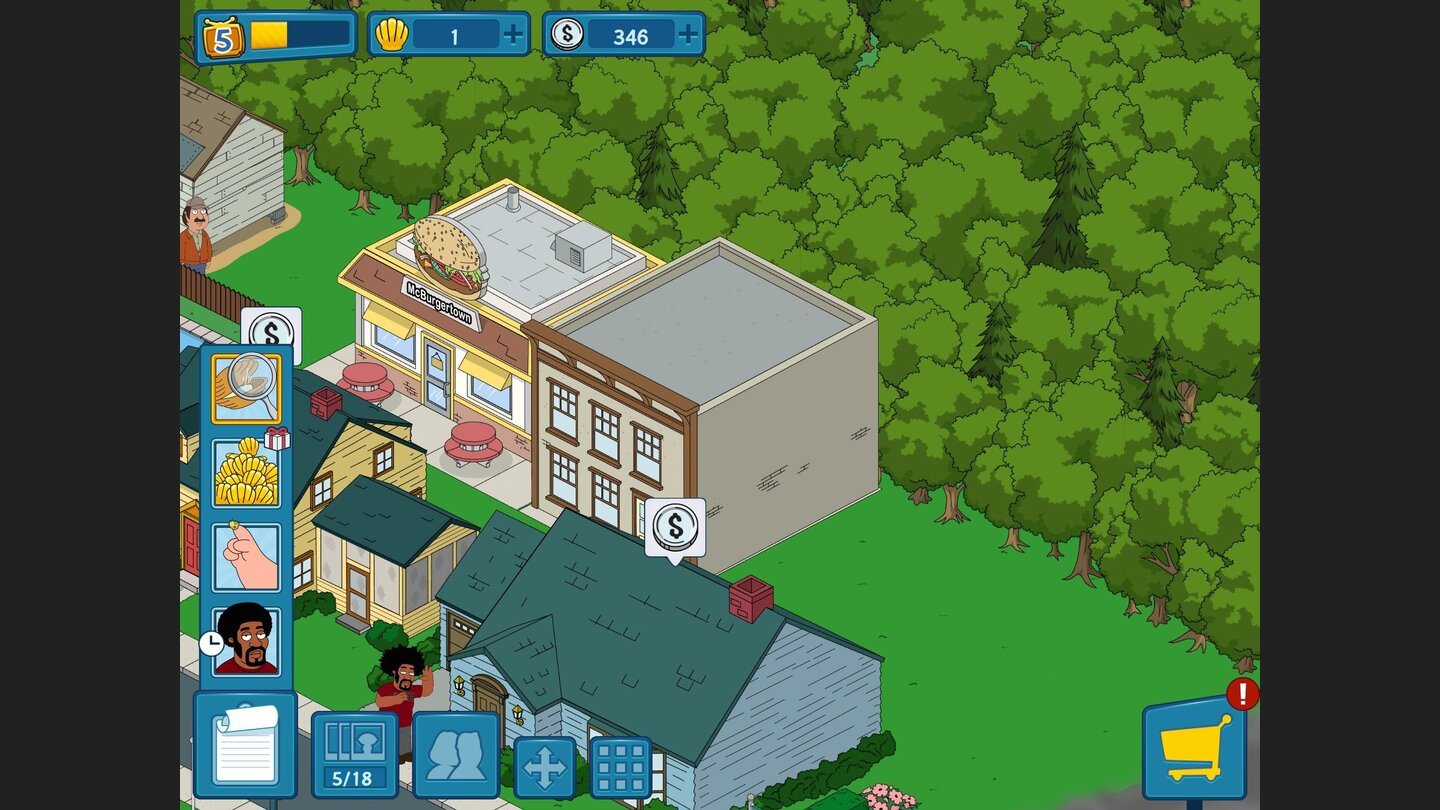Select the highlighted clam task icon
This screenshot has height=810, width=1440.
coord(245,390)
